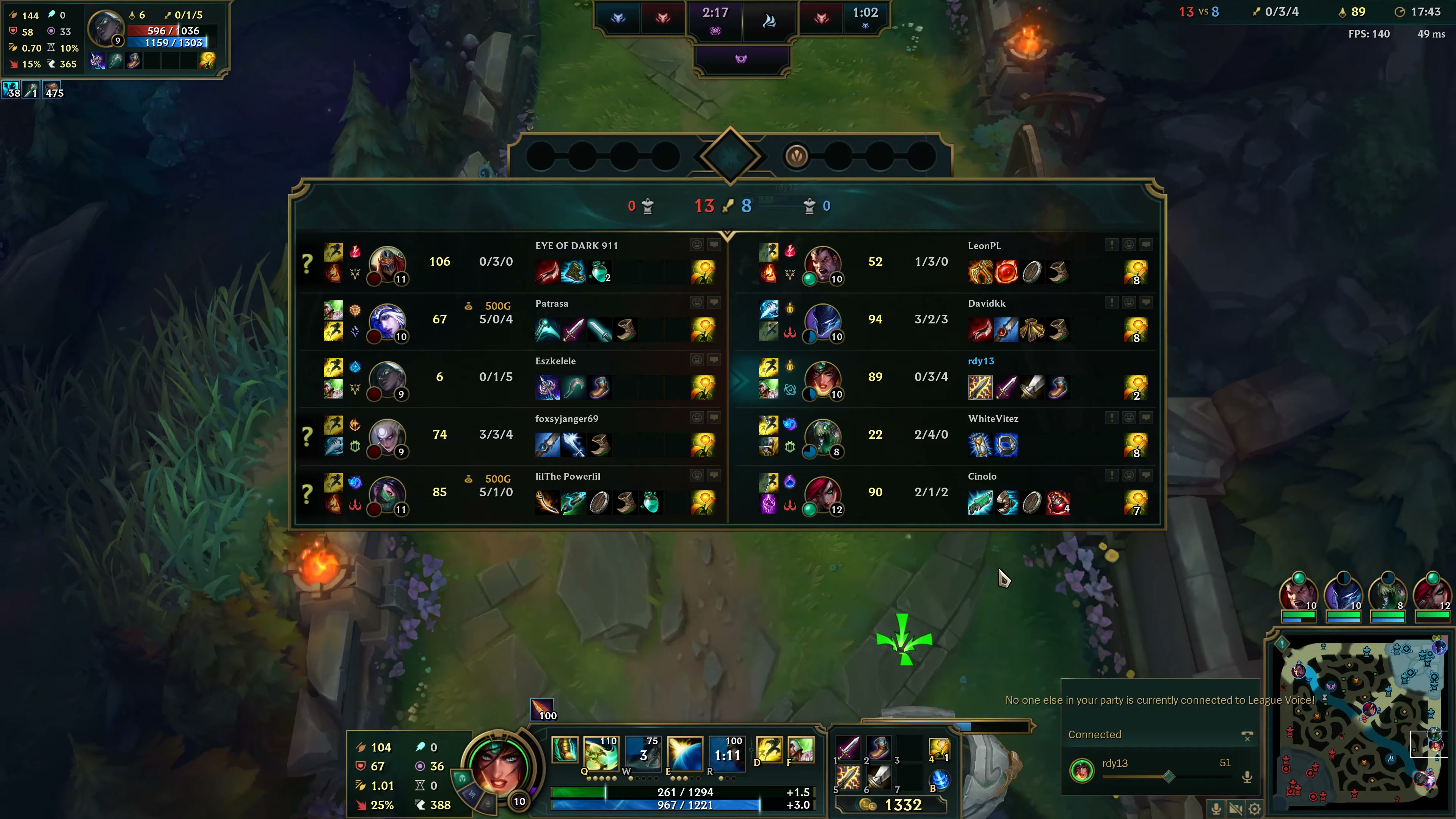Toggle the microphone mute icon bottom right
The image size is (1456, 819).
coord(1216,808)
